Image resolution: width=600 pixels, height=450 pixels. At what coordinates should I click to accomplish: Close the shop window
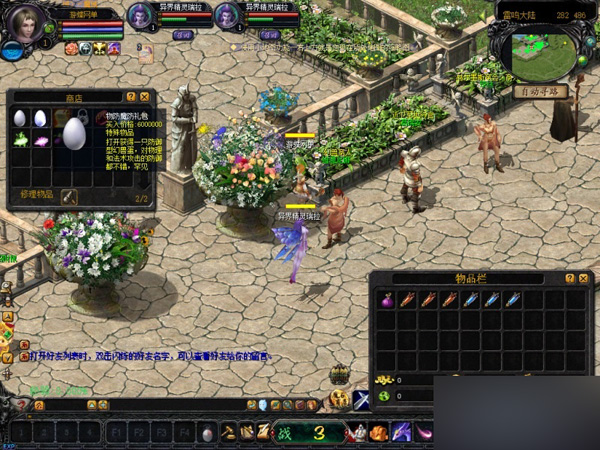(x=145, y=97)
